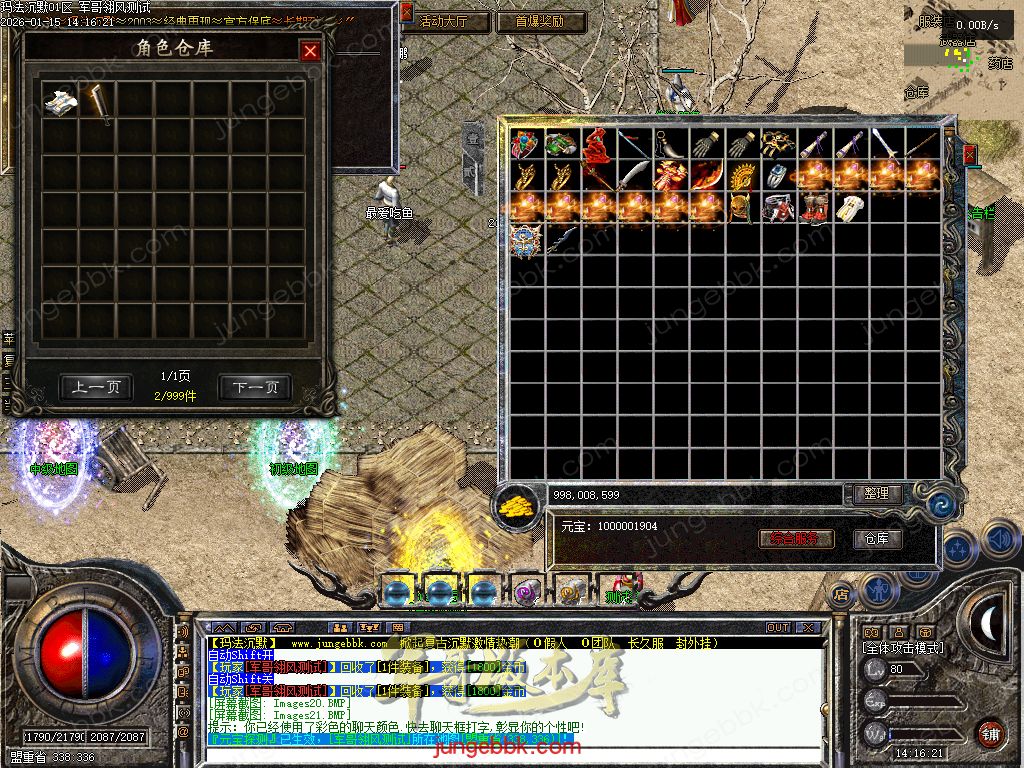The image size is (1024, 768).
Task: Click the 仓库 warehouse button in bag
Action: 877,539
